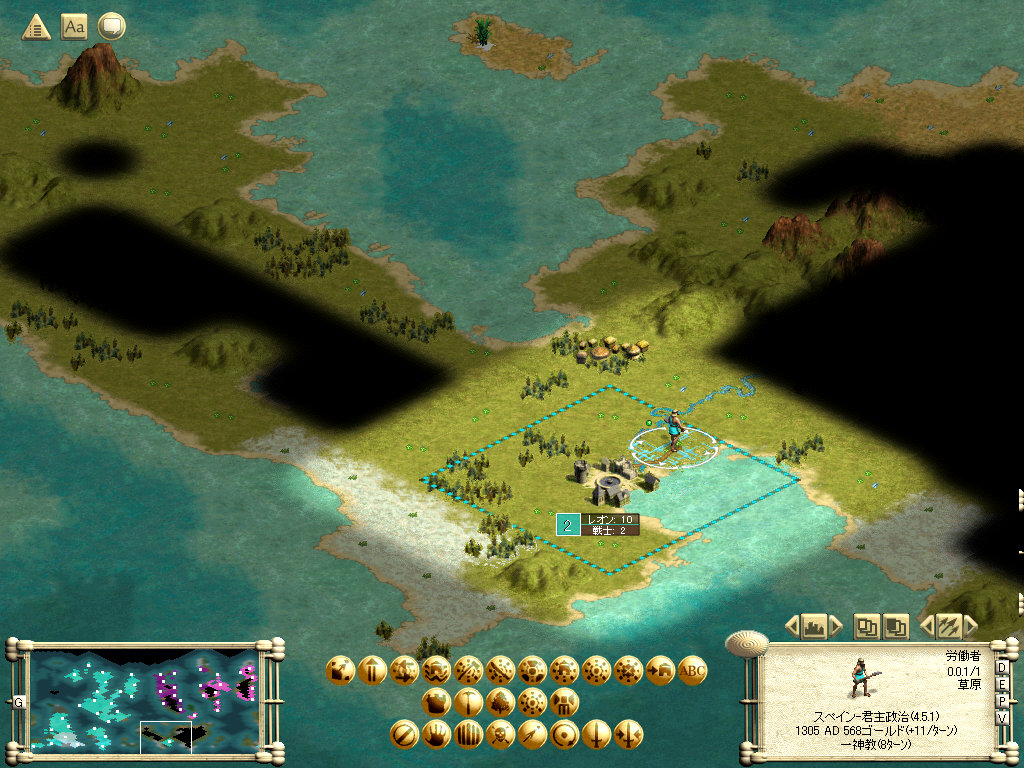Activate the pickaxe mine order
Viewport: 1024px width, 768px height.
coord(468,702)
